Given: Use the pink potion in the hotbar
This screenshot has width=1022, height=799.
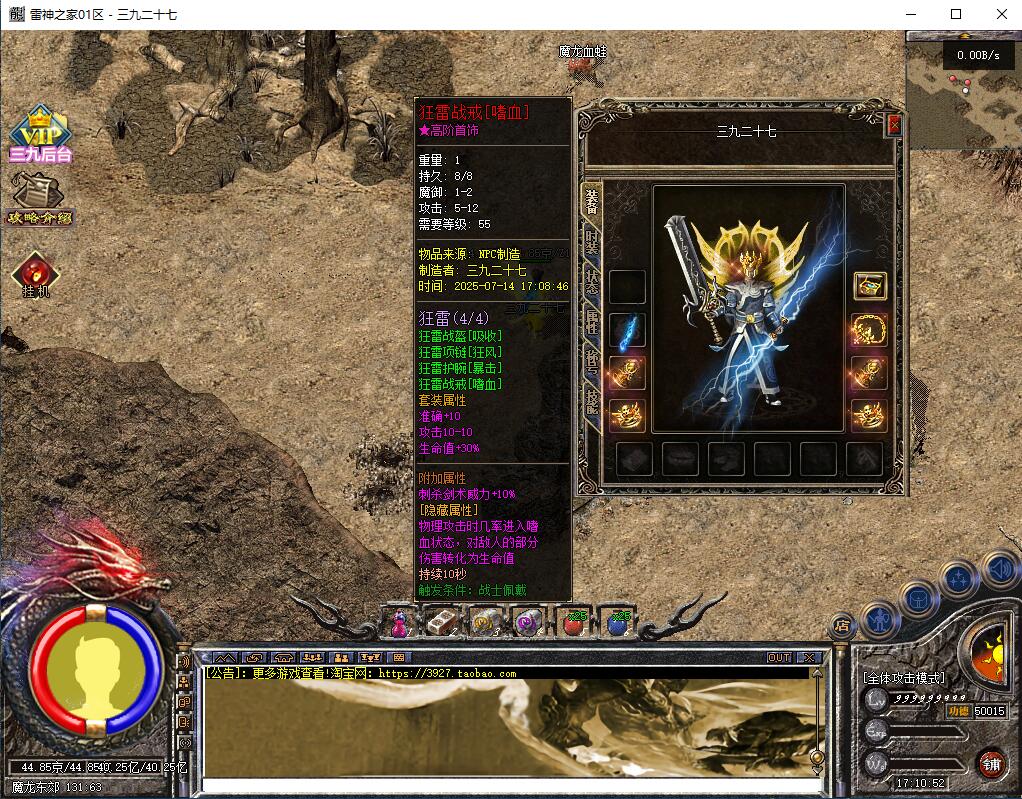Looking at the screenshot, I should (398, 623).
